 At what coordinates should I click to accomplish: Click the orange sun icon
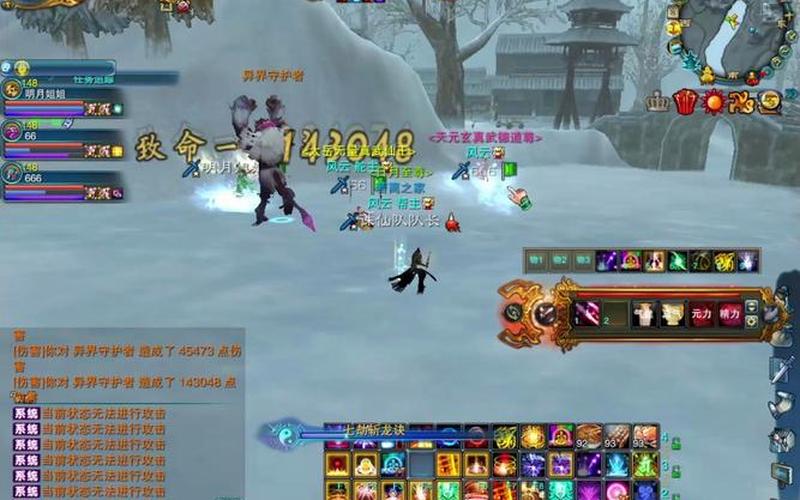(713, 101)
